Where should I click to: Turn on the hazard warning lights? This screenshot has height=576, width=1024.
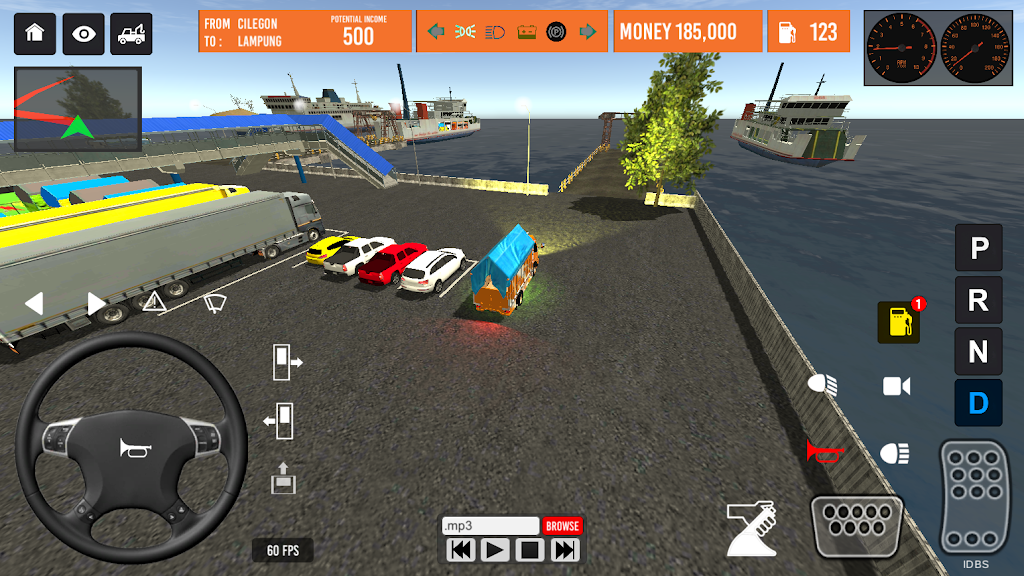(x=154, y=301)
